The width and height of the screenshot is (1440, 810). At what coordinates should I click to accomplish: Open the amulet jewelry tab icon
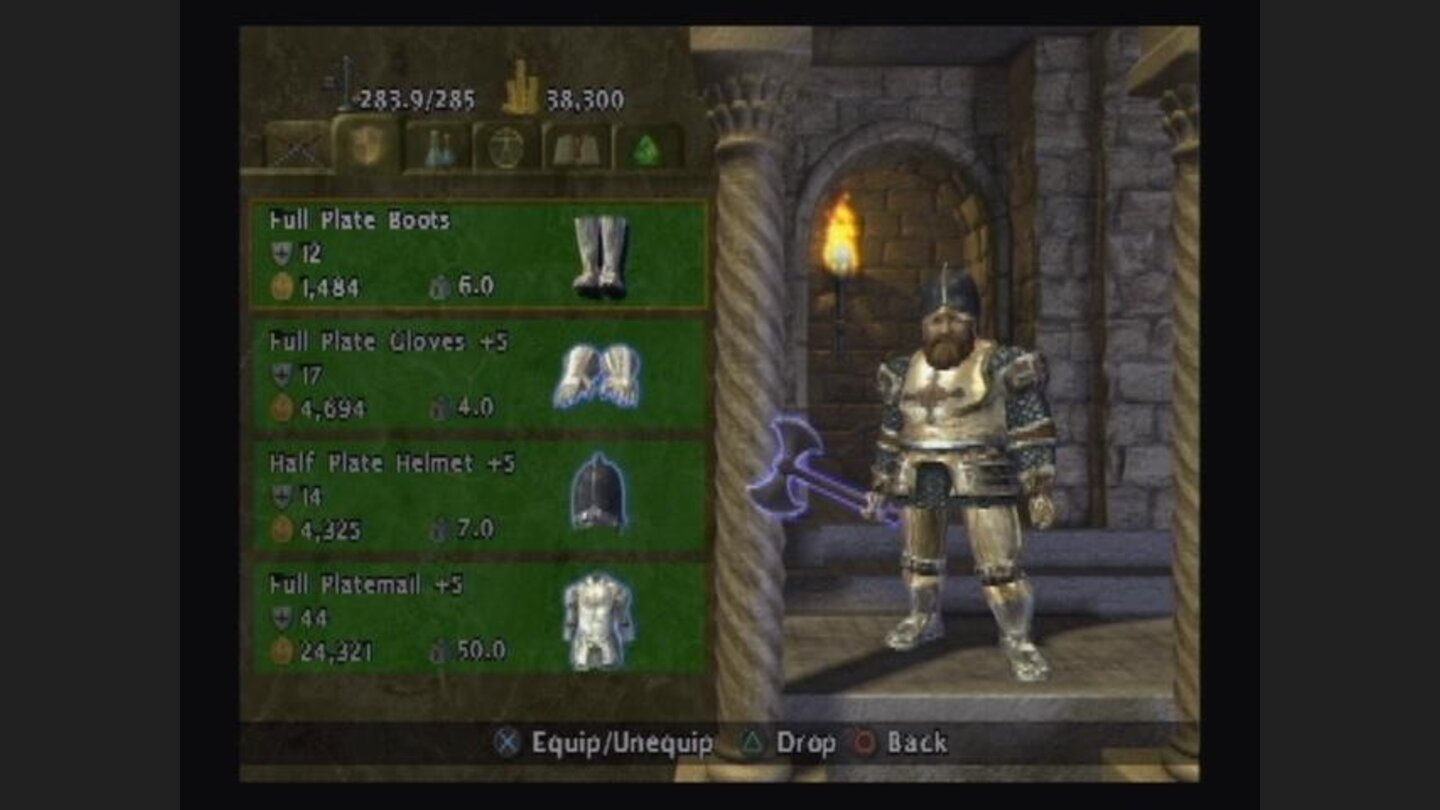(505, 148)
